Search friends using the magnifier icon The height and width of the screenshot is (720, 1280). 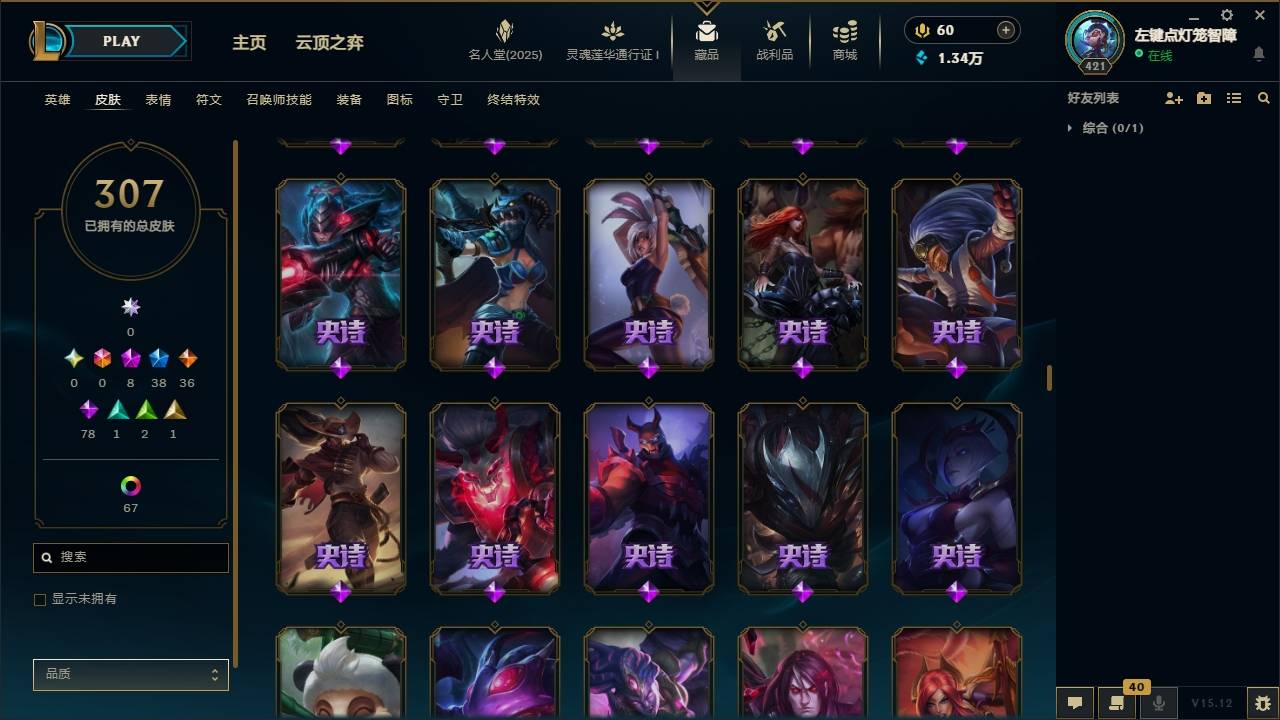(1262, 97)
